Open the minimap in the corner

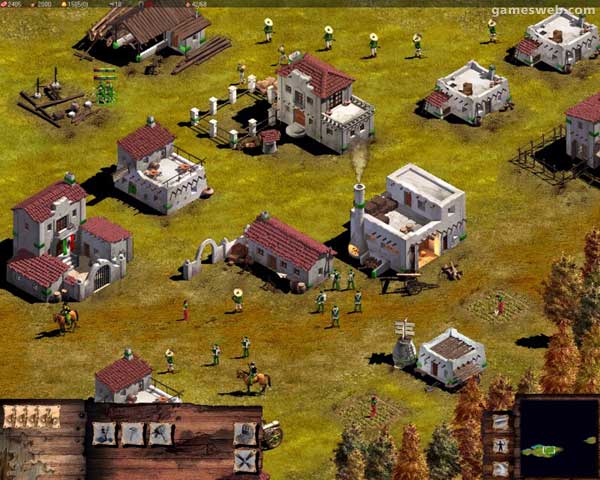pyautogui.click(x=558, y=438)
